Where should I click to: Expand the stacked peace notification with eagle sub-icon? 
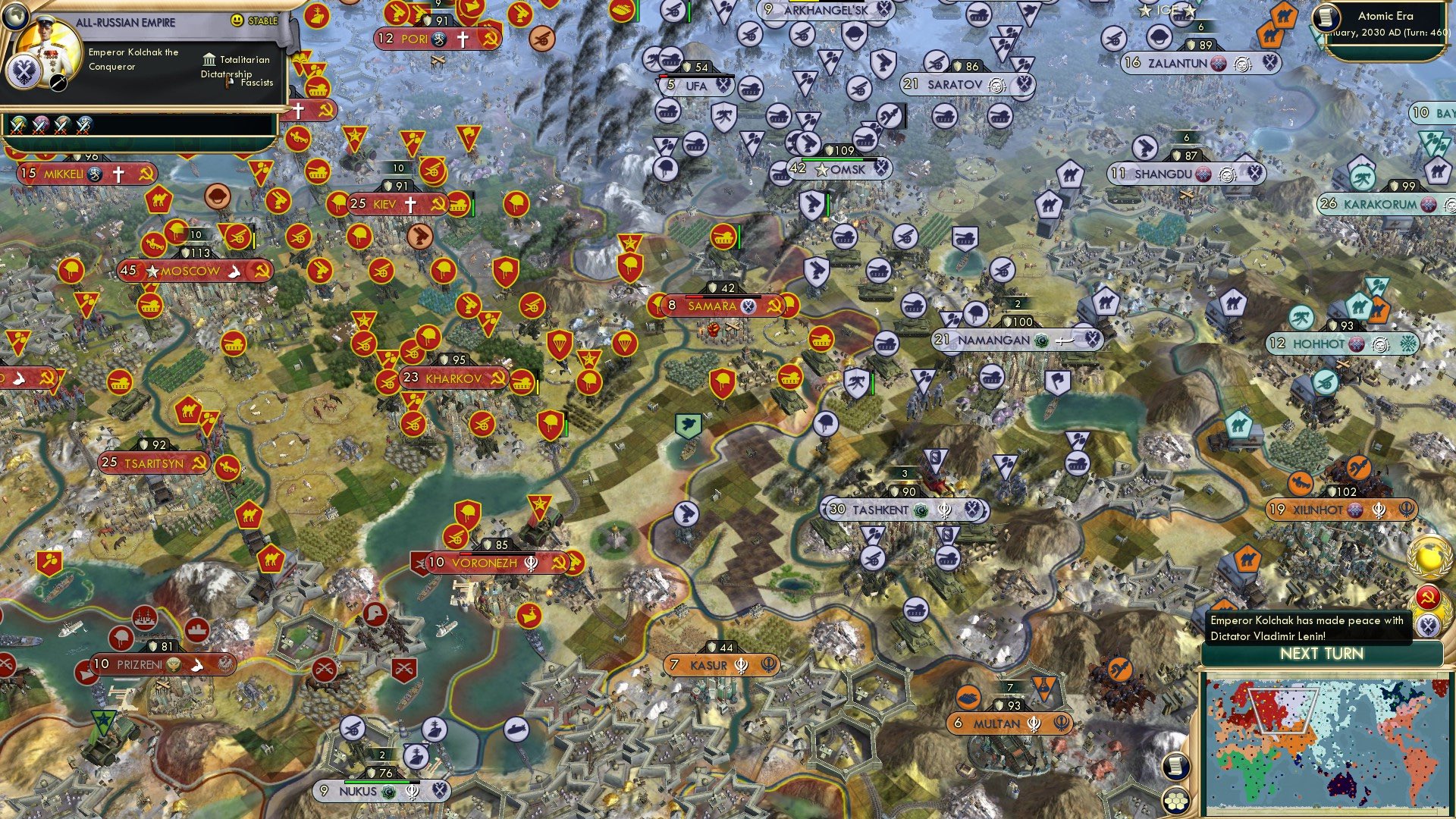point(1429,624)
